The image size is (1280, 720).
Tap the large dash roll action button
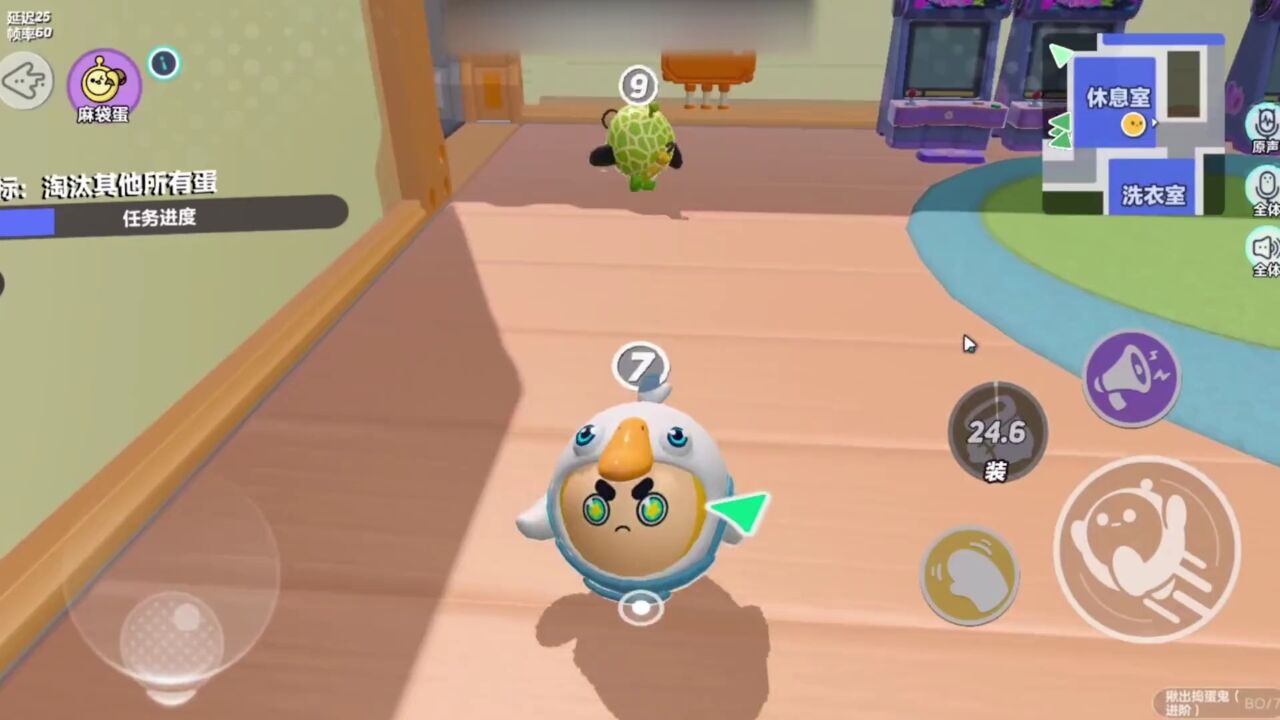click(x=1146, y=548)
